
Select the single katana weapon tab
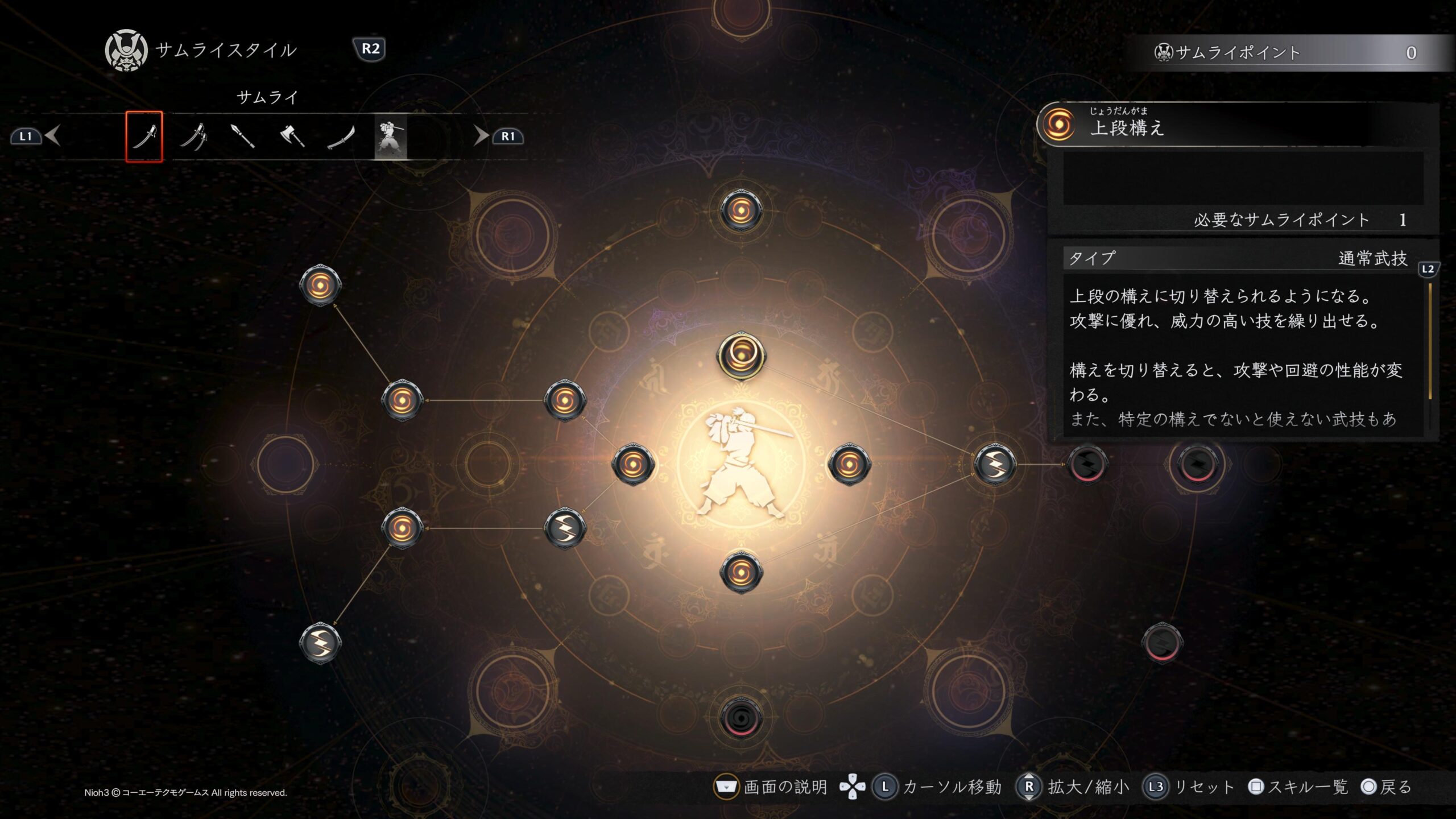coord(144,136)
